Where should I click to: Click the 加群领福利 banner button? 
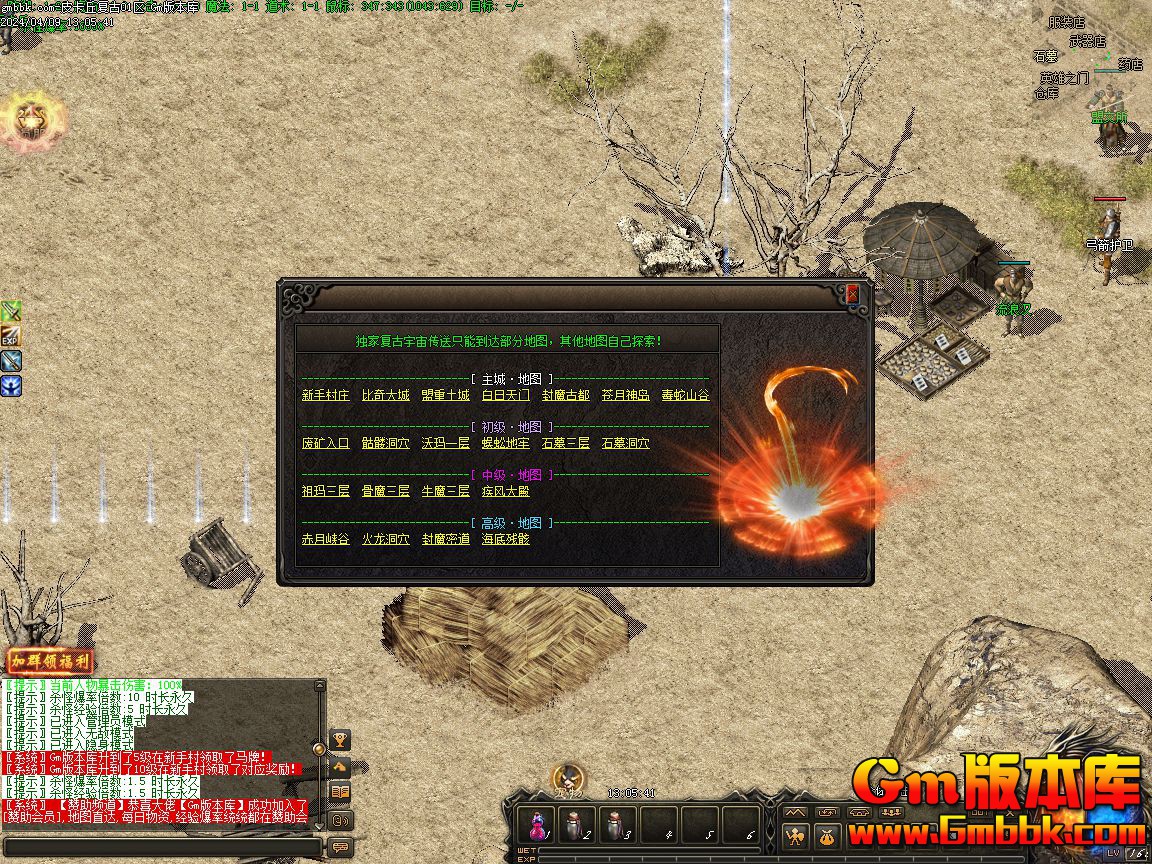pyautogui.click(x=51, y=662)
